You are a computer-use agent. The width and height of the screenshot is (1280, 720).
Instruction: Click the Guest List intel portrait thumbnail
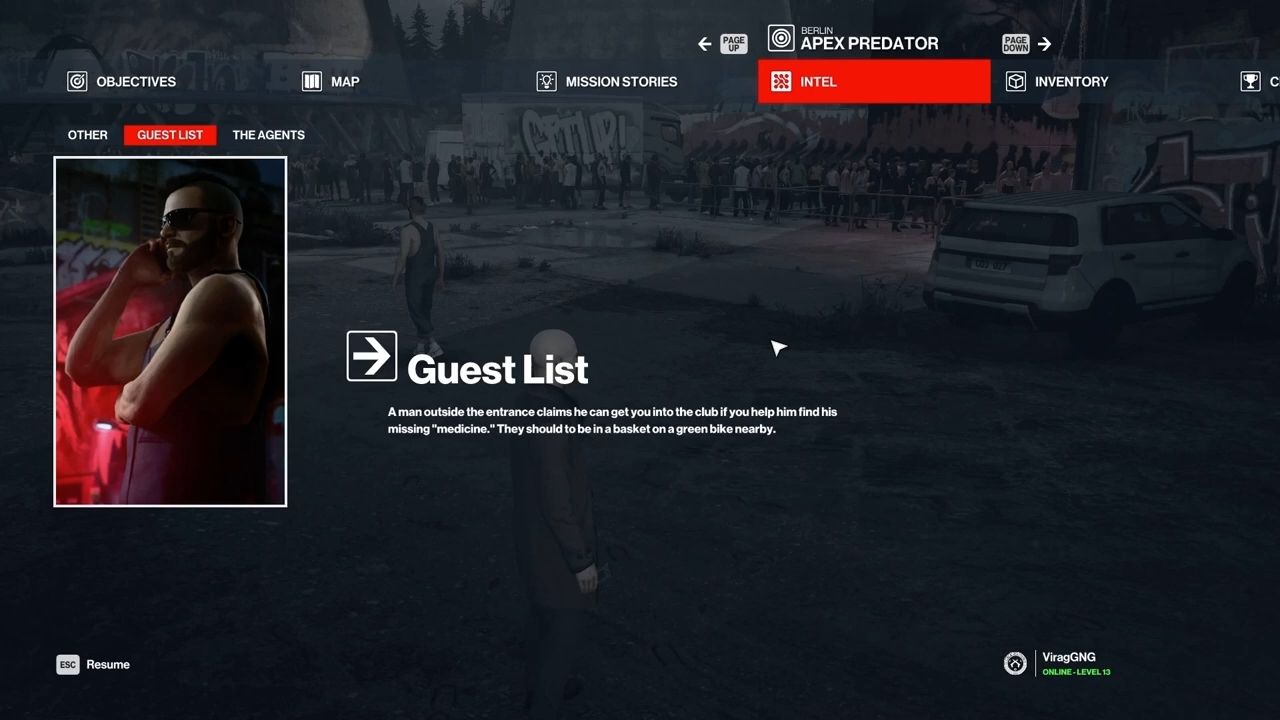coord(170,331)
